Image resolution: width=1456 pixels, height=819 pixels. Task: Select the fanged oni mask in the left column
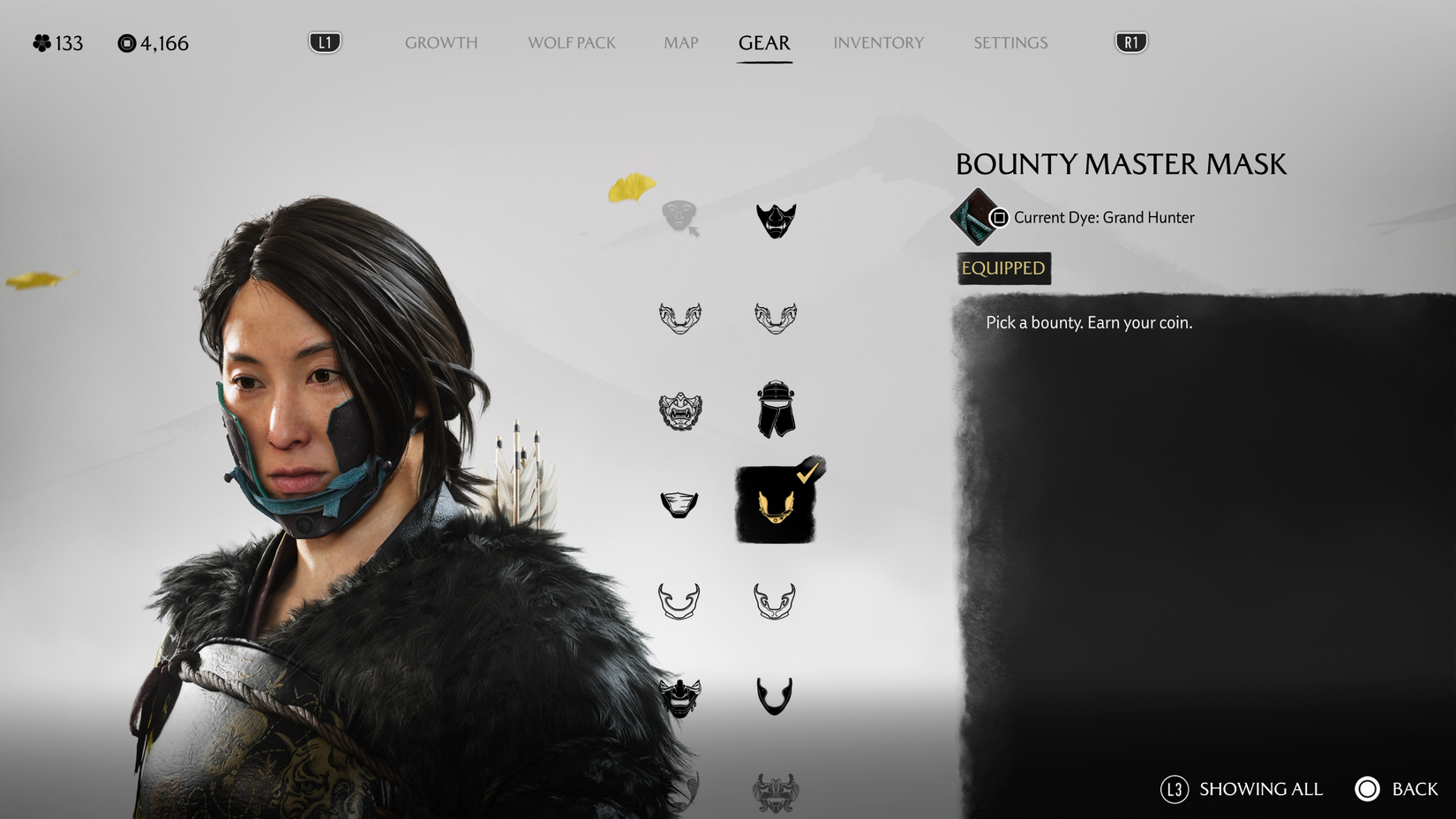tap(679, 412)
